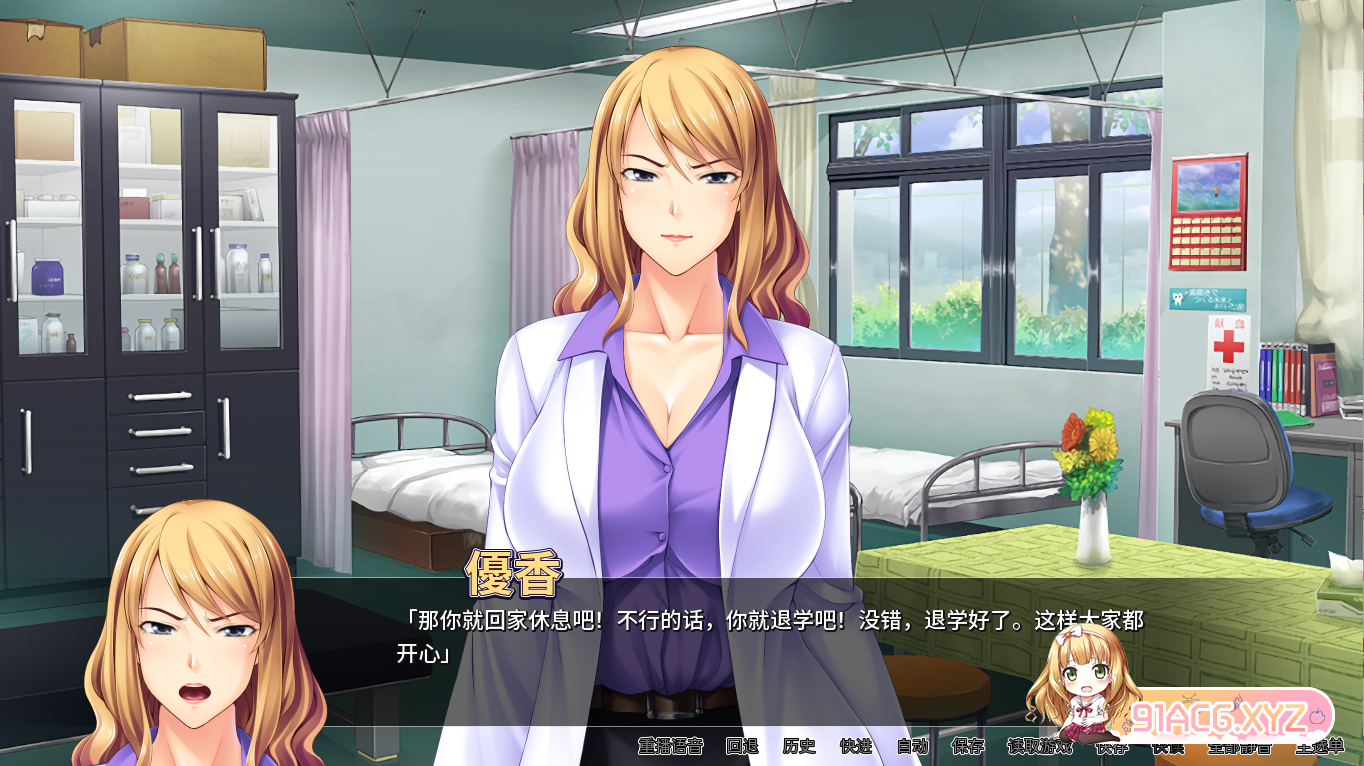Toggle 自动 auto-read mode
The height and width of the screenshot is (766, 1364).
coord(912,744)
